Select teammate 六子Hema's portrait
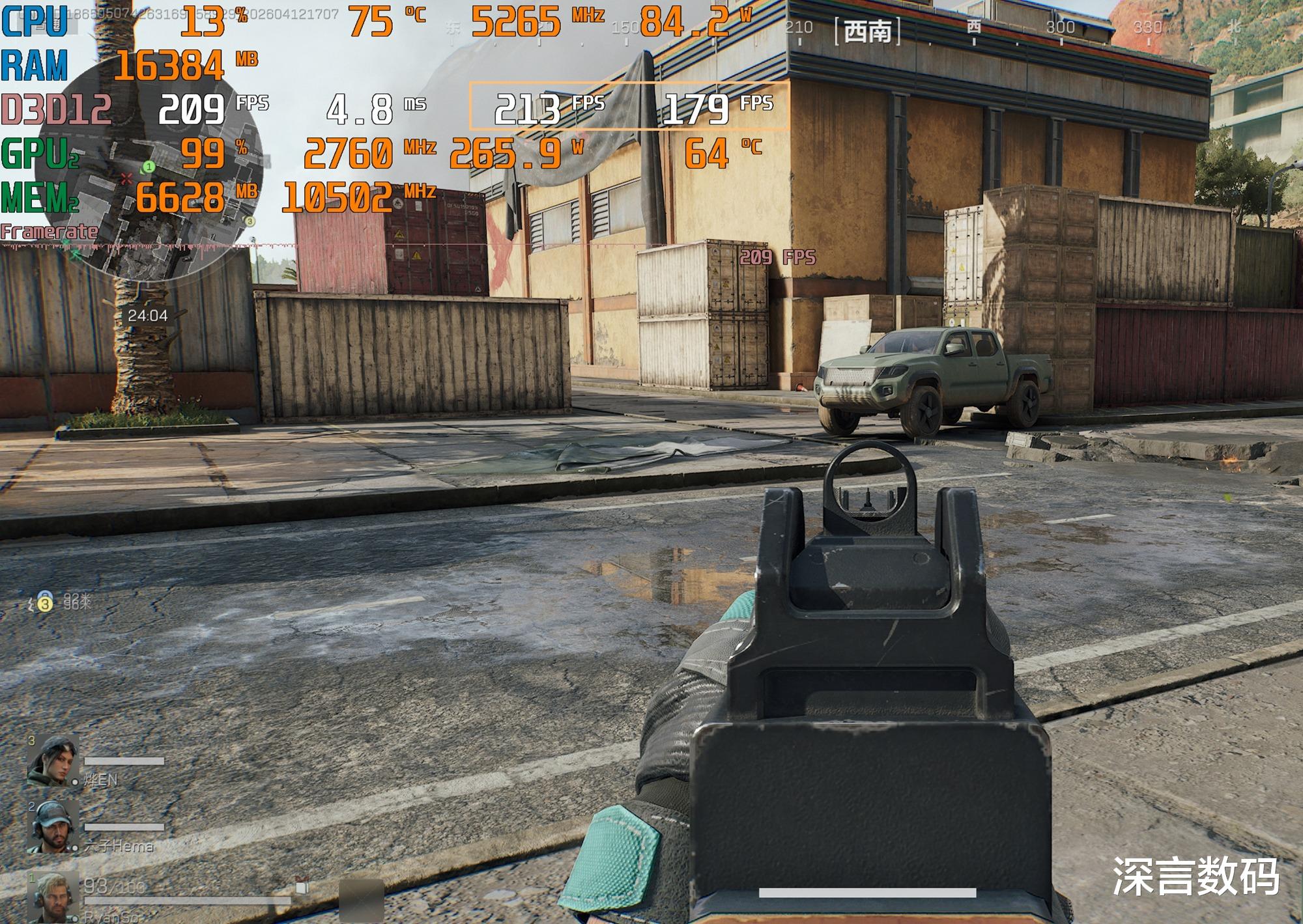This screenshot has height=924, width=1303. [52, 826]
